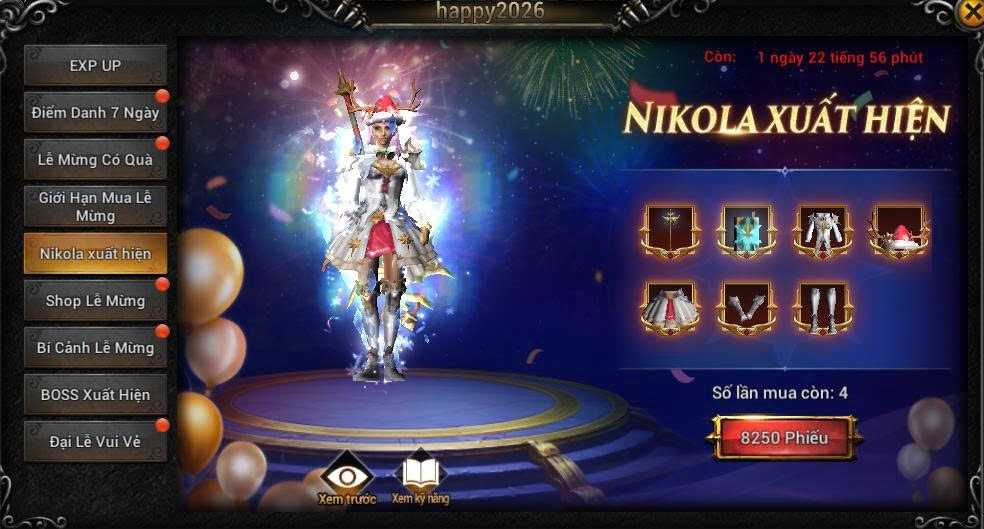This screenshot has height=529, width=984.
Task: Switch to Điểm Danh 7 Ngày tab
Action: (95, 113)
